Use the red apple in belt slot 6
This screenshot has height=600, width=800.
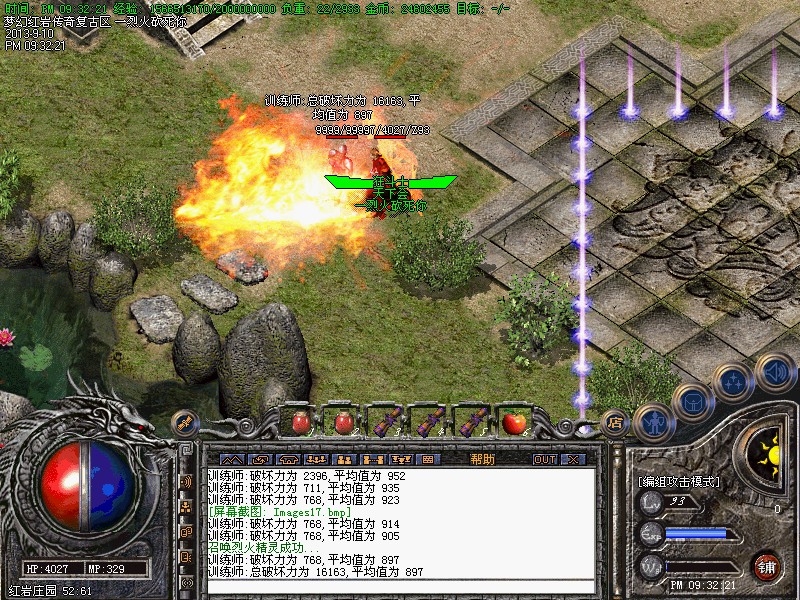tap(515, 421)
